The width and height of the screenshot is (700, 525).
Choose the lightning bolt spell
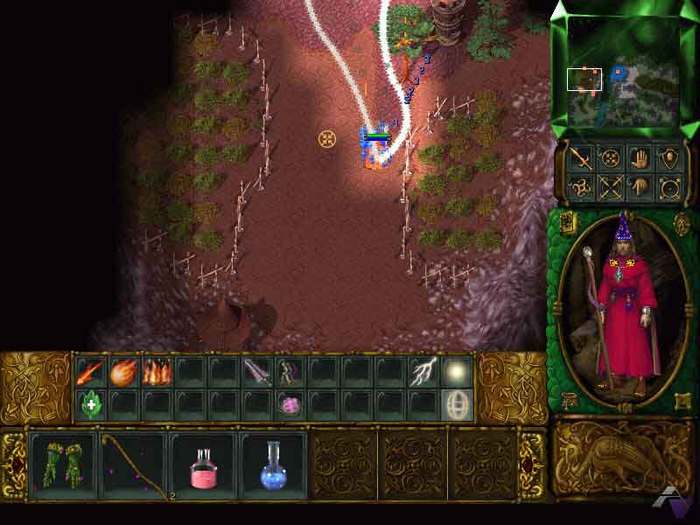tap(424, 373)
